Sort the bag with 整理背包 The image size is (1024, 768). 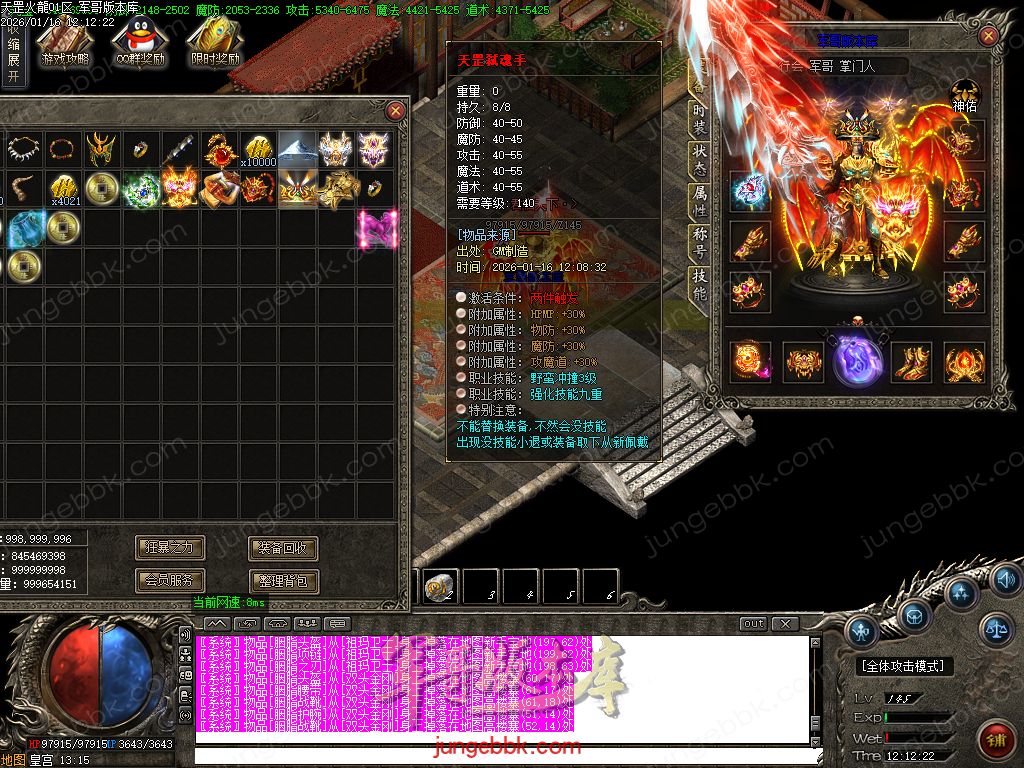(283, 580)
